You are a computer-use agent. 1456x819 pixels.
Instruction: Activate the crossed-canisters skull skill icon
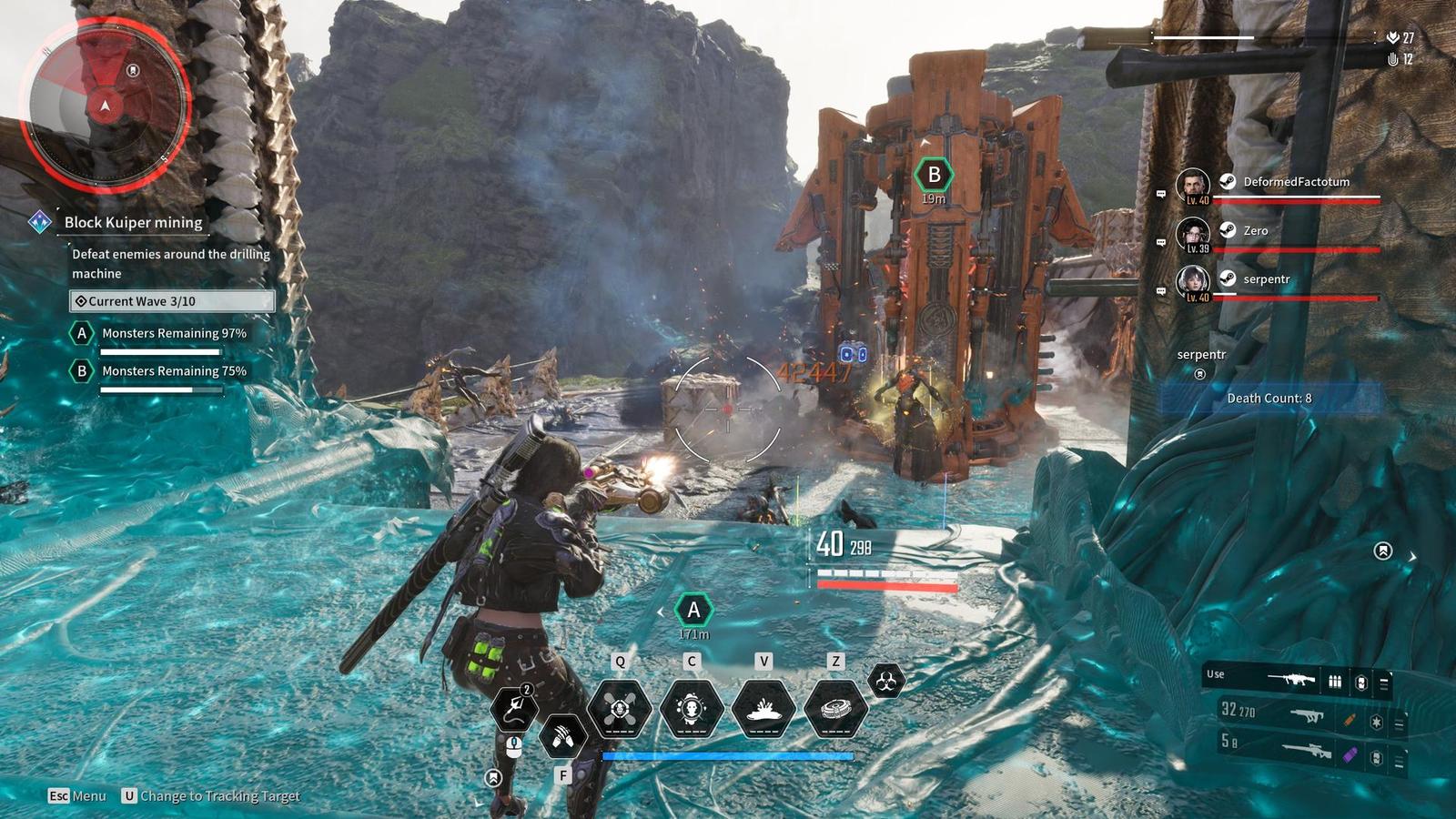(x=620, y=708)
